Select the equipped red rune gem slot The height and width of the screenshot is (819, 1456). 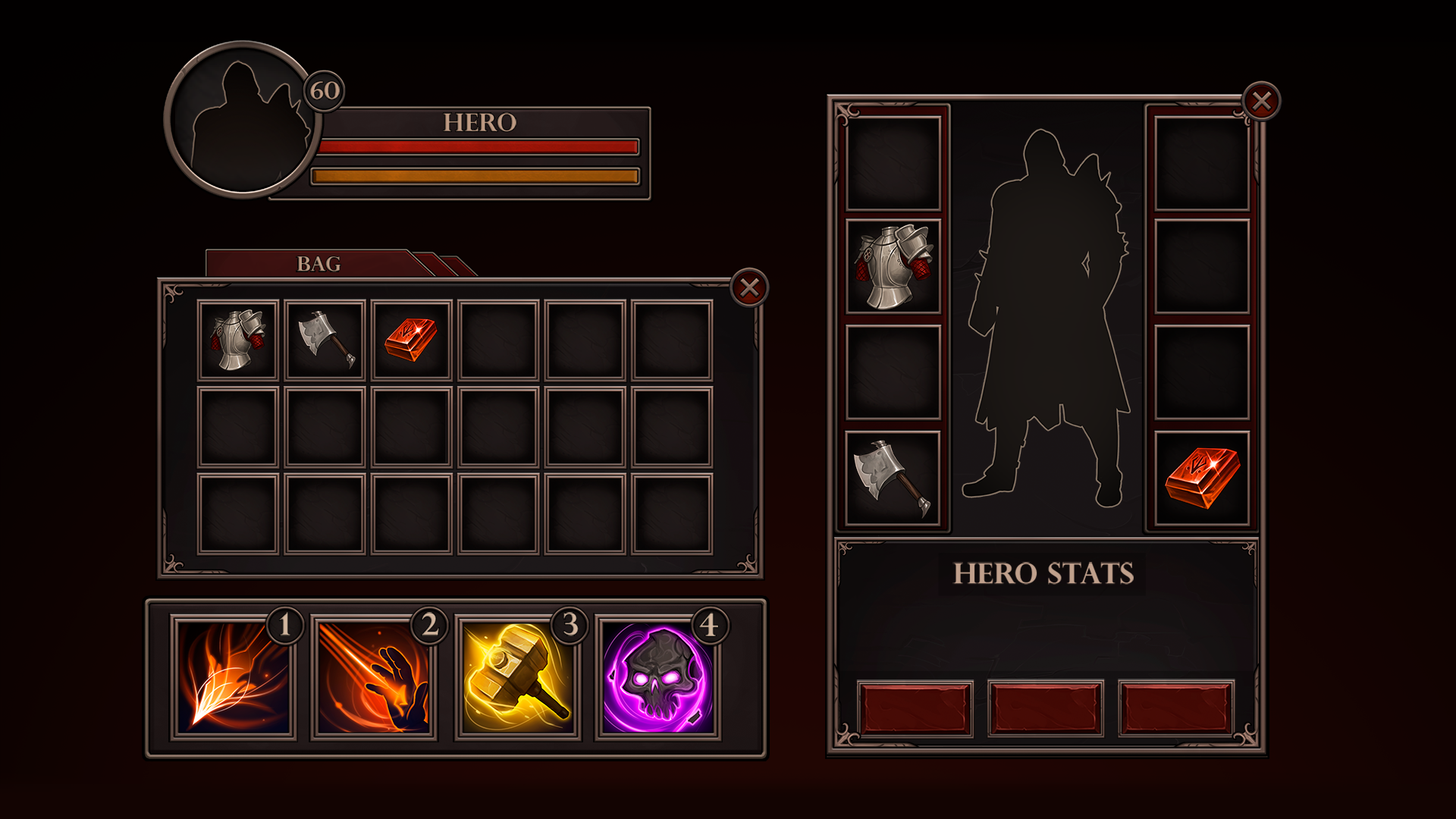click(1202, 479)
